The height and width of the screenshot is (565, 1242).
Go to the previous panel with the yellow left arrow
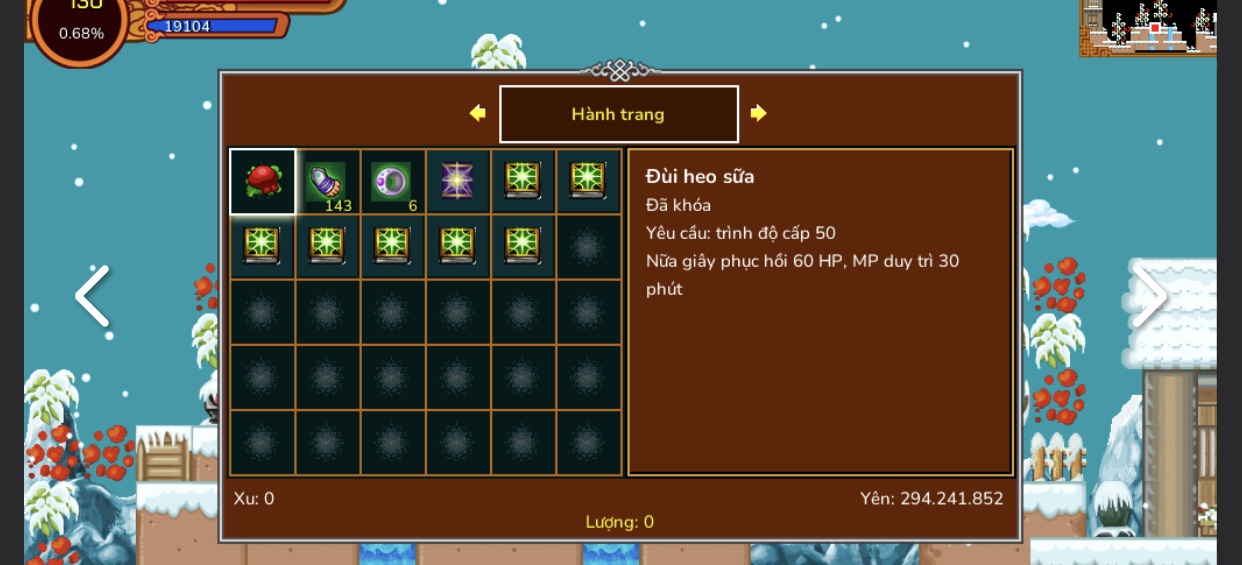coord(478,113)
